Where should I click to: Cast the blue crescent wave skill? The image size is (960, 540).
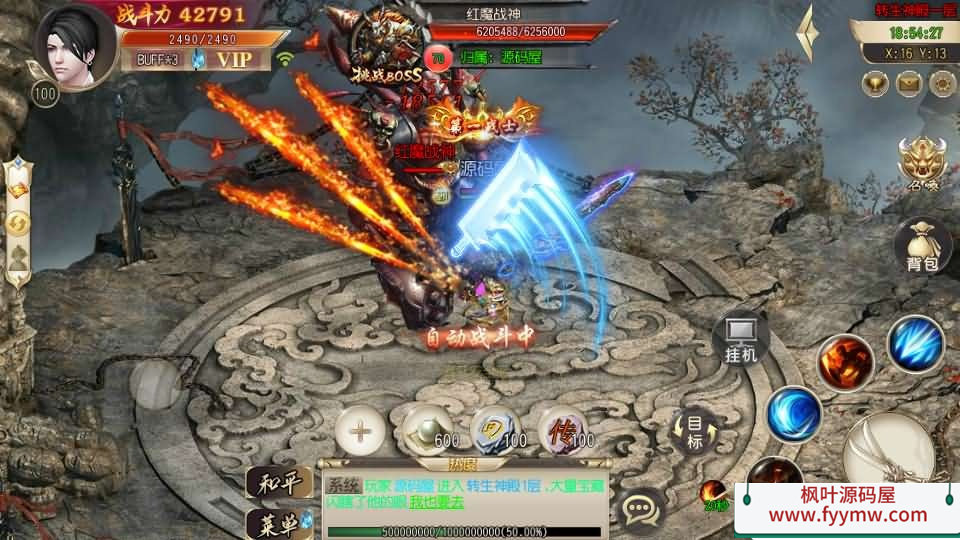(794, 413)
